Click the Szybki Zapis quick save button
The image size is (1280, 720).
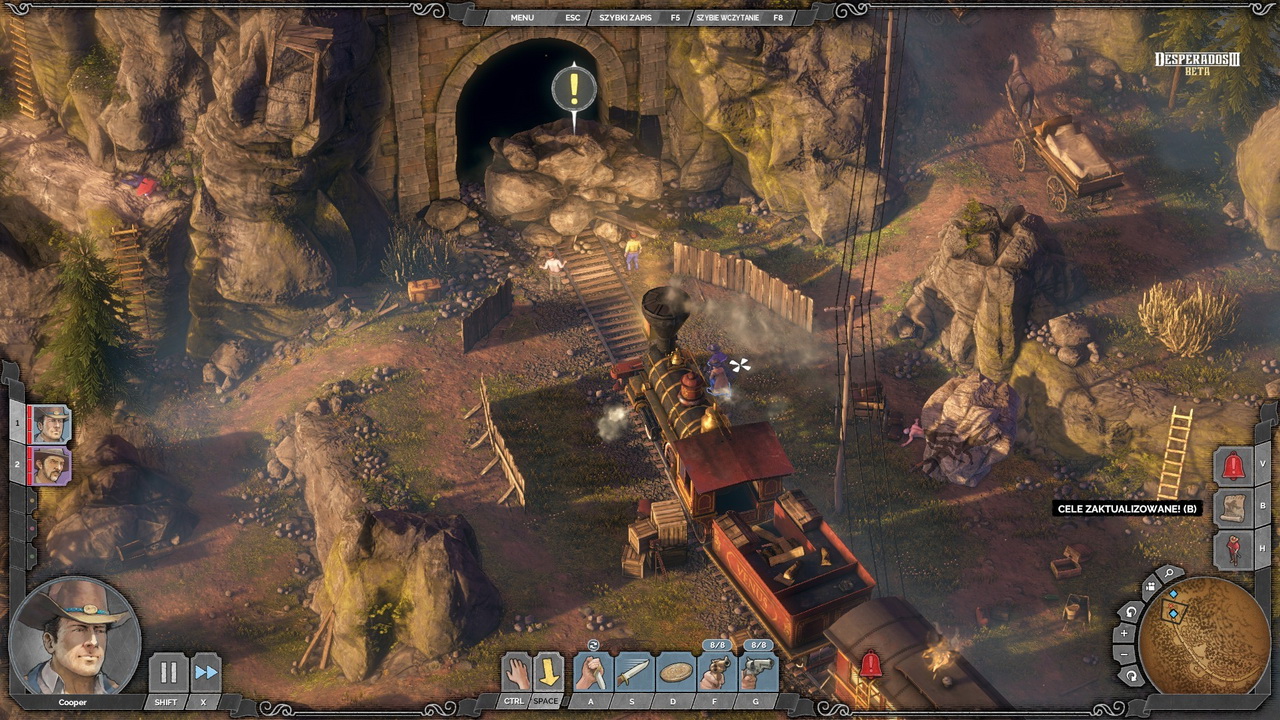pos(624,17)
